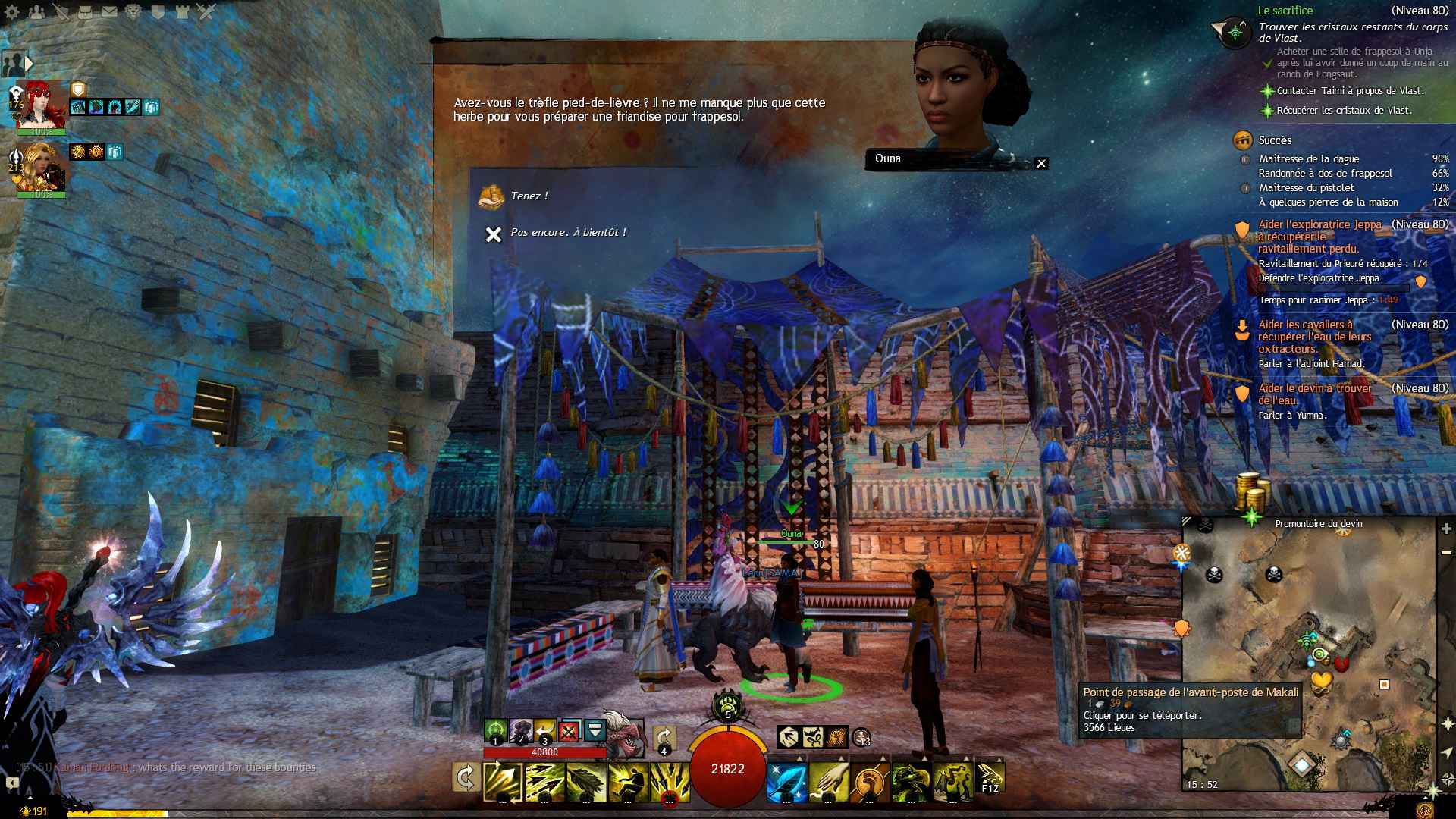
Task: Choose the 'Tenez !' dialogue reply
Action: click(x=529, y=196)
